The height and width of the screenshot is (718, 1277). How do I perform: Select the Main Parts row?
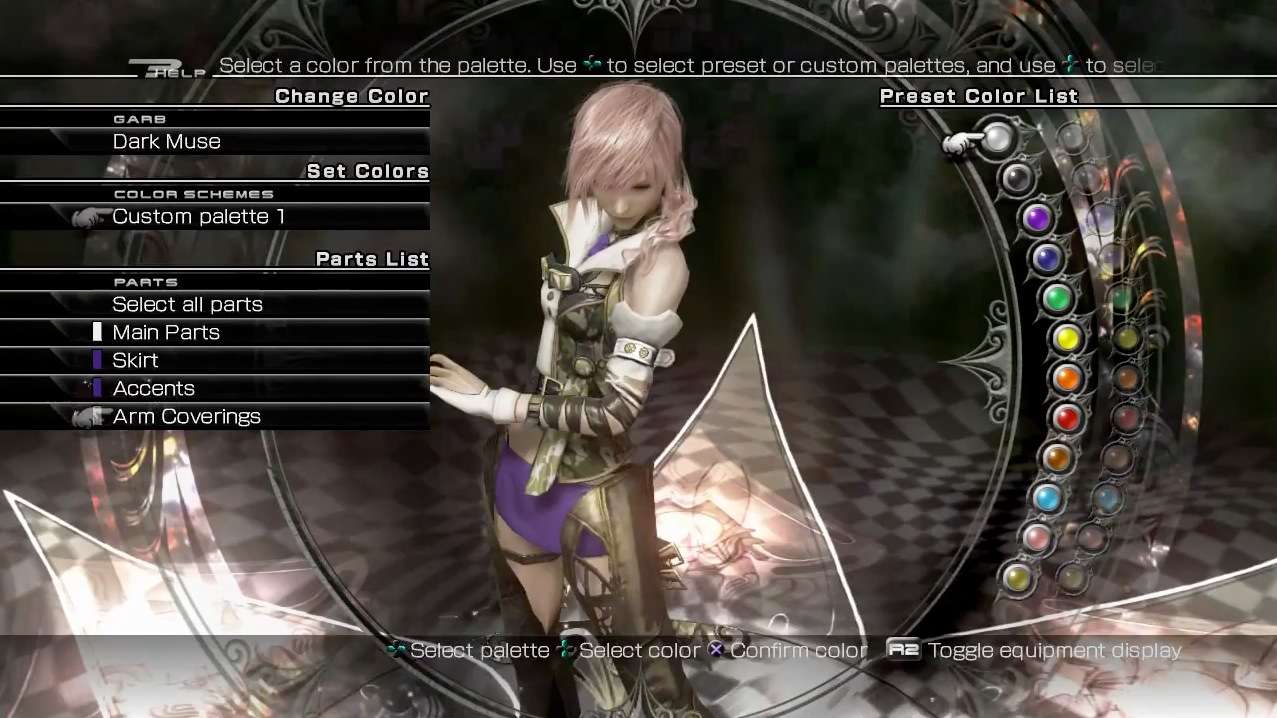166,333
